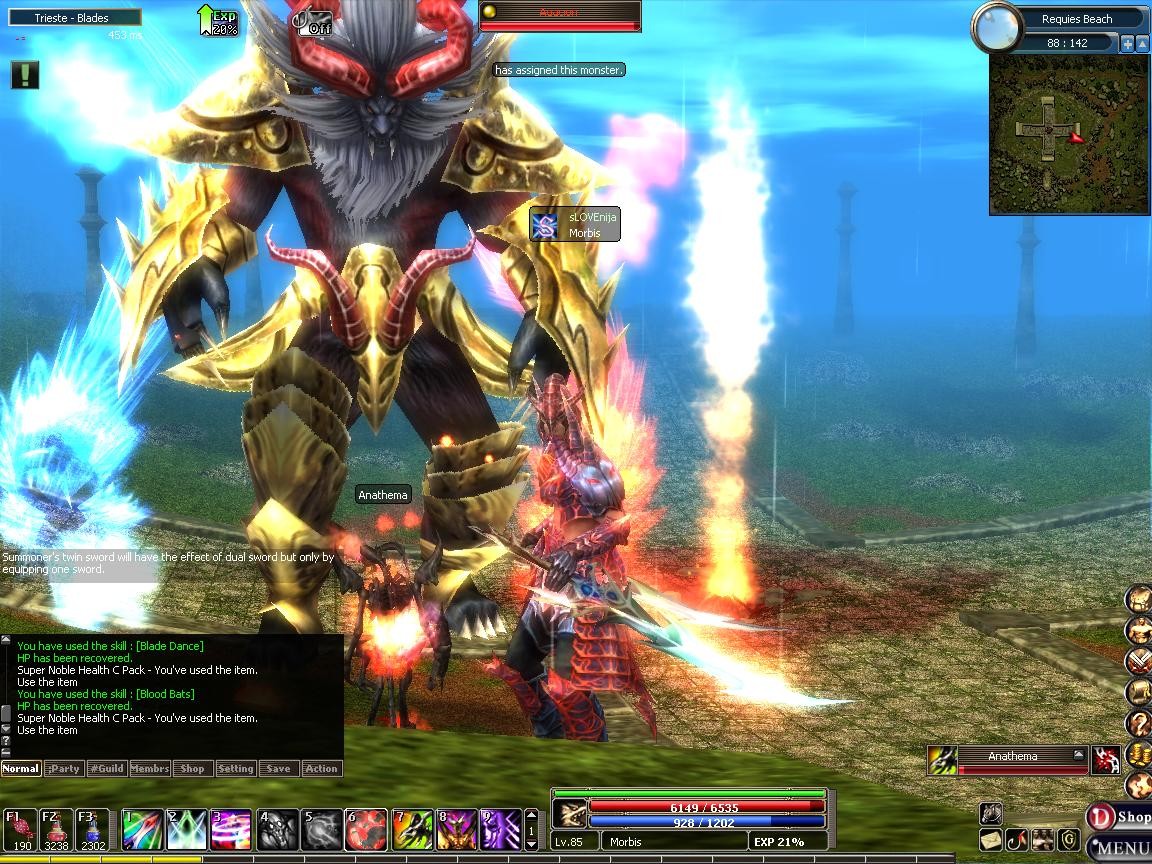Open the D Shop button
The width and height of the screenshot is (1152, 864).
tap(1118, 817)
